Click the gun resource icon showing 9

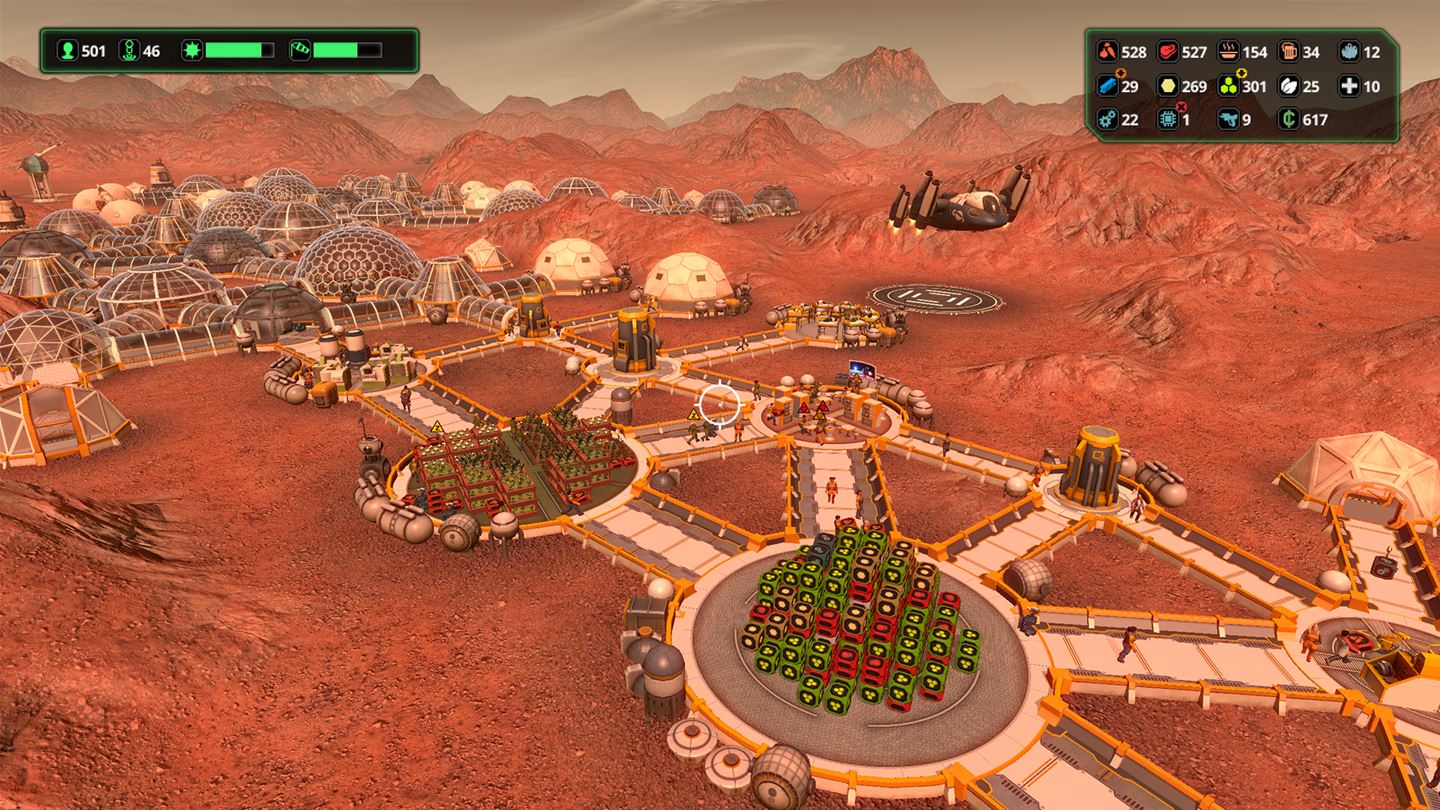[x=1230, y=119]
